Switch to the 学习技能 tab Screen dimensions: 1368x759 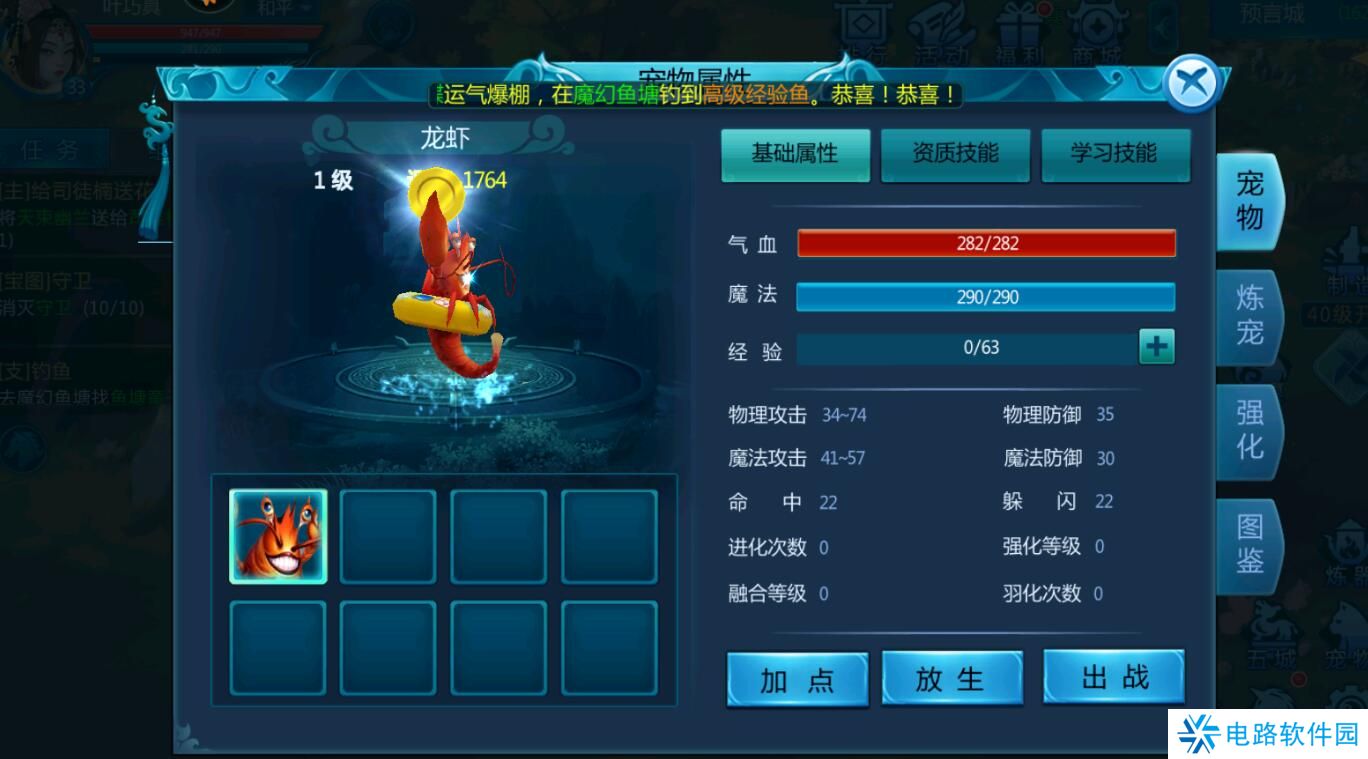tap(1115, 155)
